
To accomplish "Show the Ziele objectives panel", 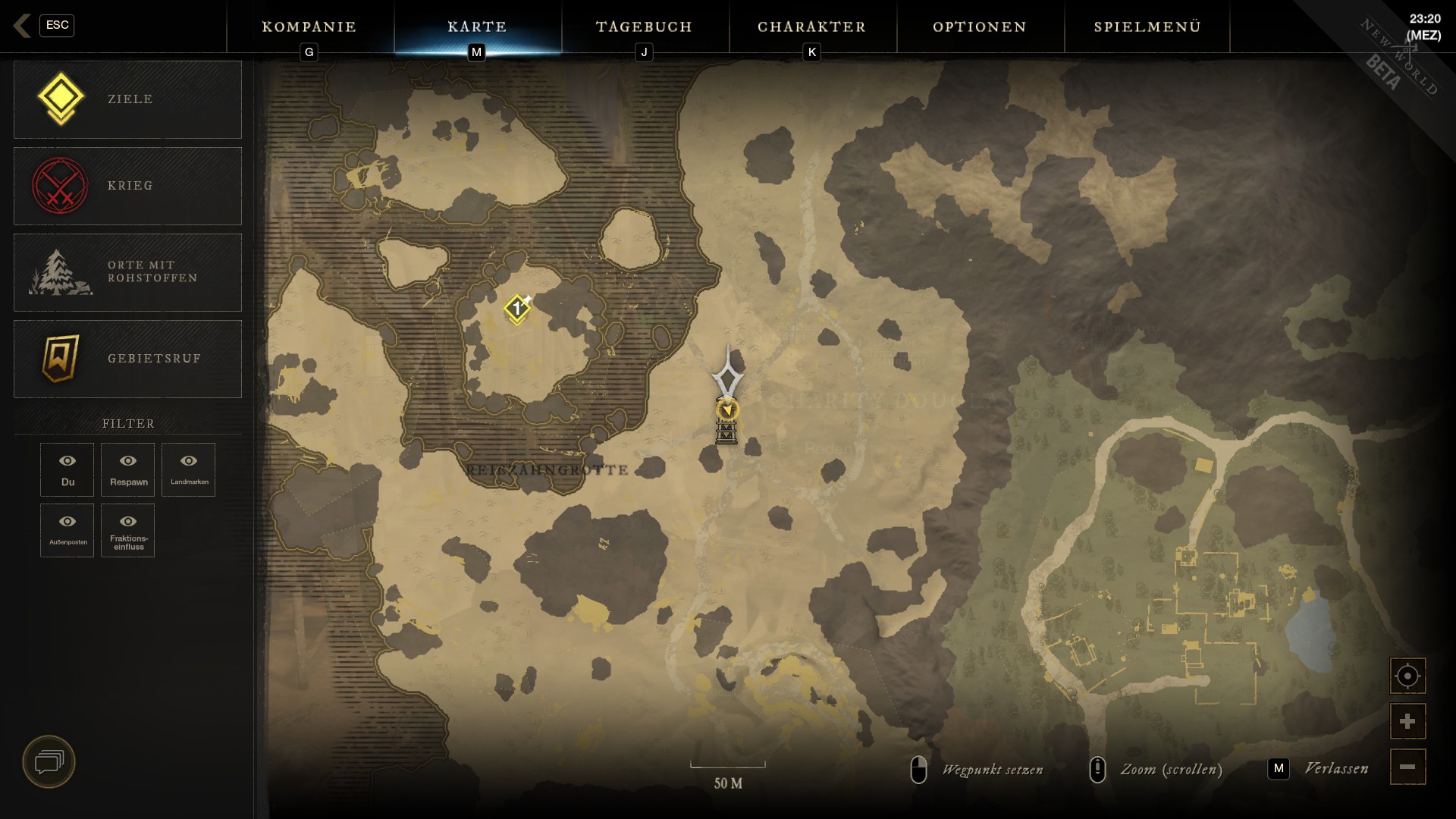I will coord(127,99).
